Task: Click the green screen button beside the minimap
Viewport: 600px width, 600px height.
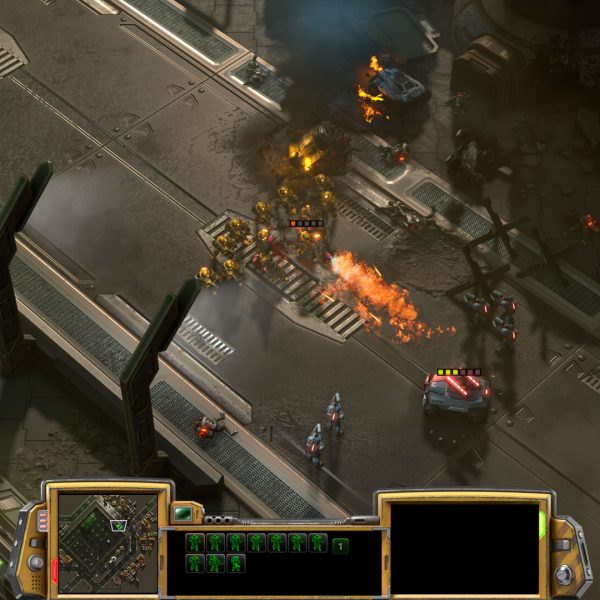Action: tap(182, 514)
